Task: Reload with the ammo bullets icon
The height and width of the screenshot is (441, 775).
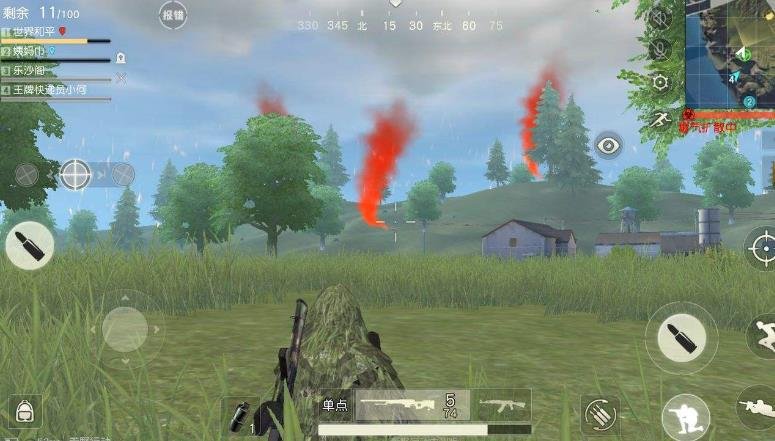Action: pyautogui.click(x=600, y=414)
